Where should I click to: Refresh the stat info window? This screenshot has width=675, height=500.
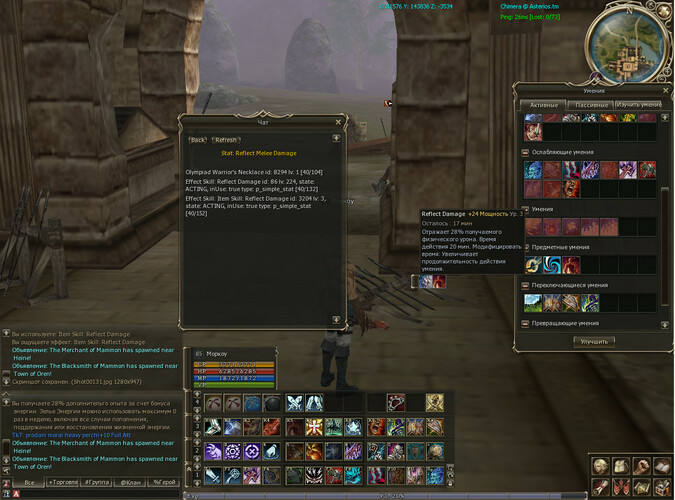point(226,140)
